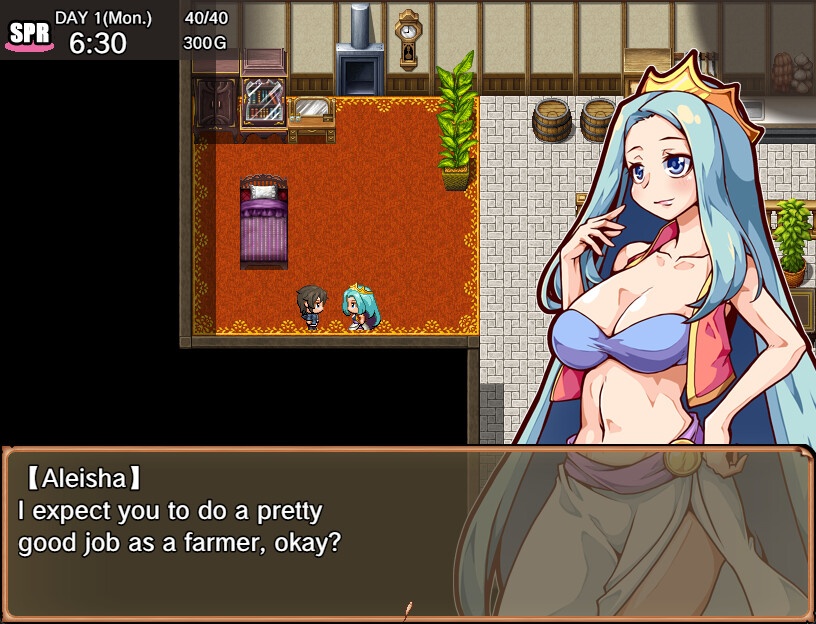Click the feather continue indicator
Image resolution: width=816 pixels, height=624 pixels.
407,609
